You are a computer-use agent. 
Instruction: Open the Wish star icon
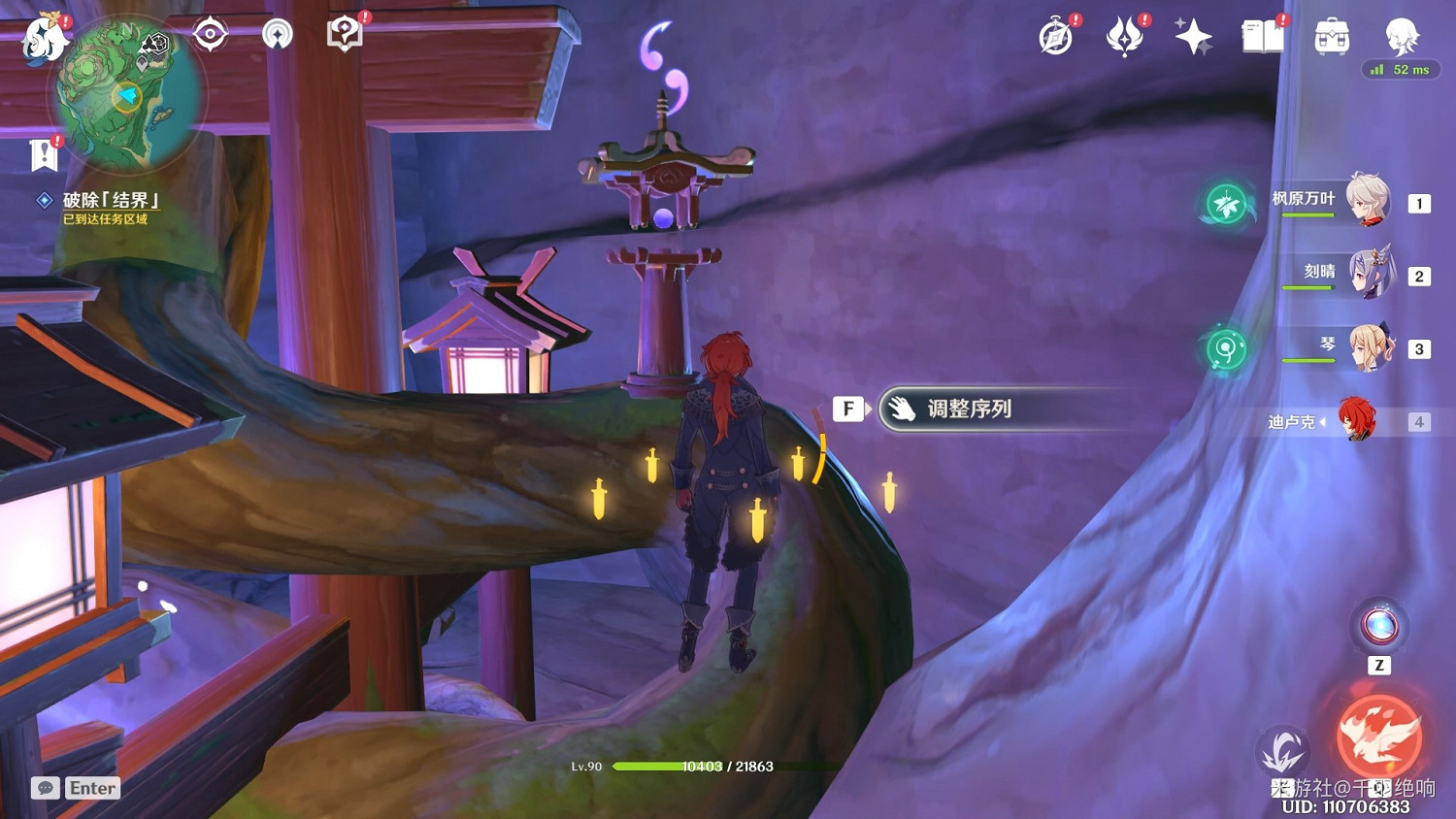1193,37
